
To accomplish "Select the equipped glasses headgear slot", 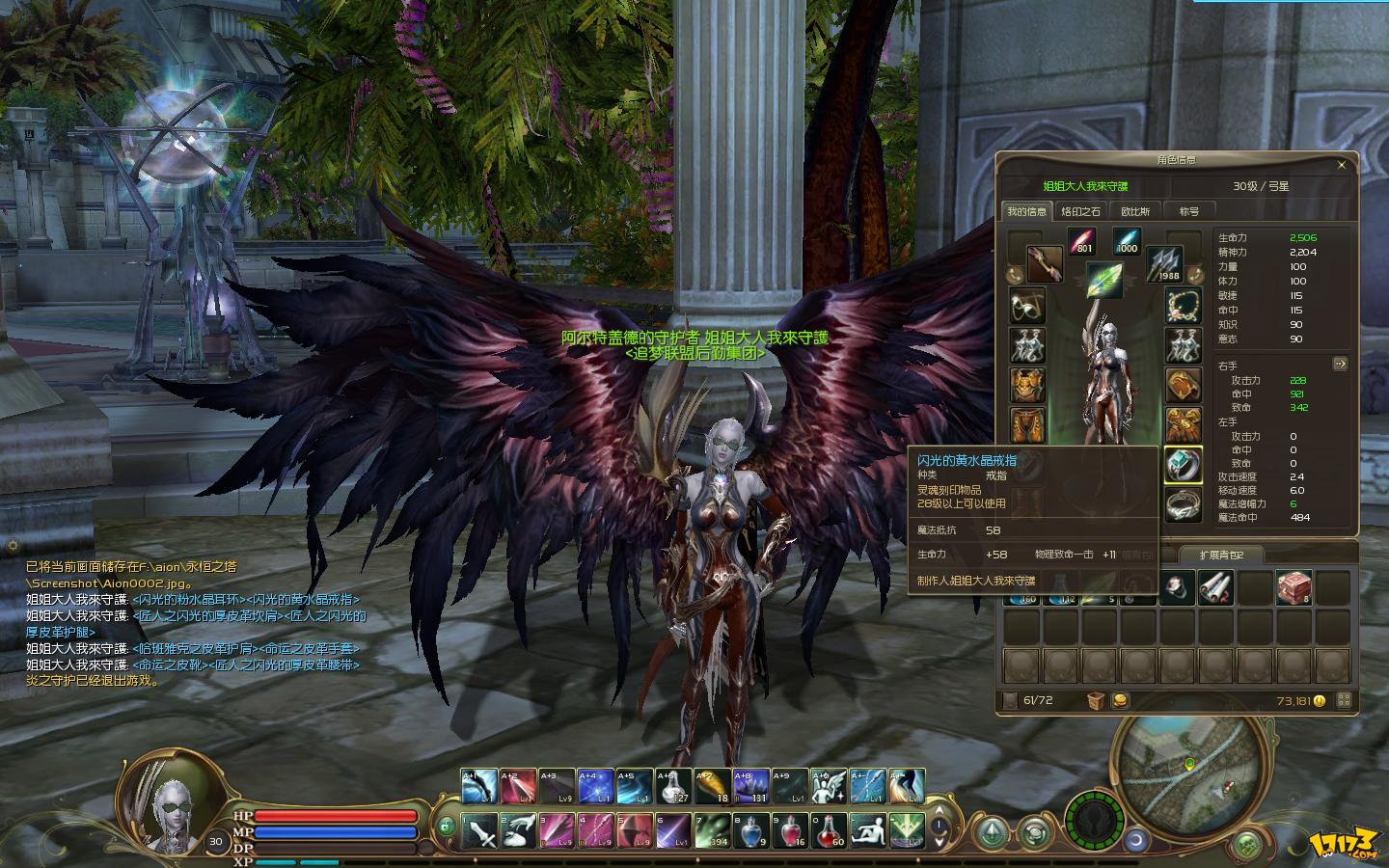I will [1026, 307].
